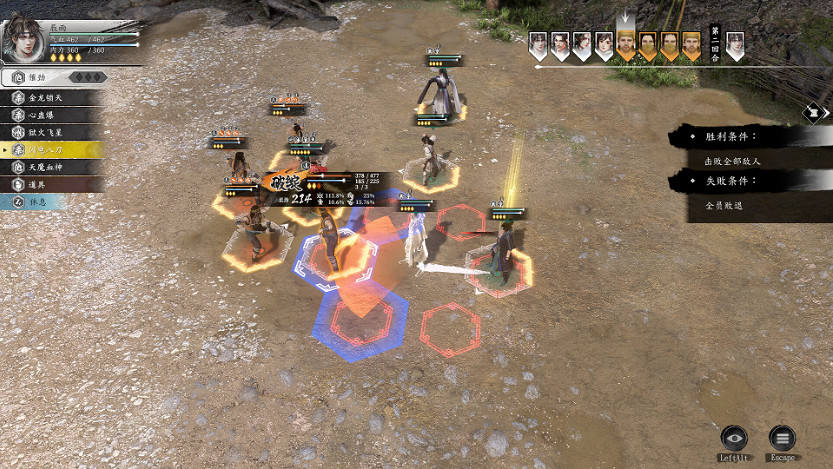
Task: Click the active hero portrait
Action: pos(23,37)
